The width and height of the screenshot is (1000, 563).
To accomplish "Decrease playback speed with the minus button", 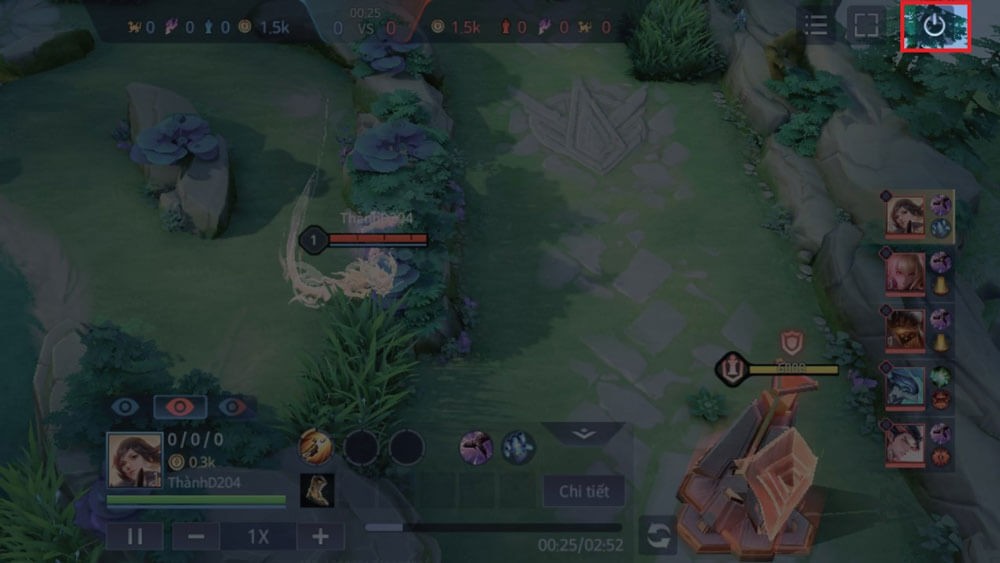I will 196,536.
